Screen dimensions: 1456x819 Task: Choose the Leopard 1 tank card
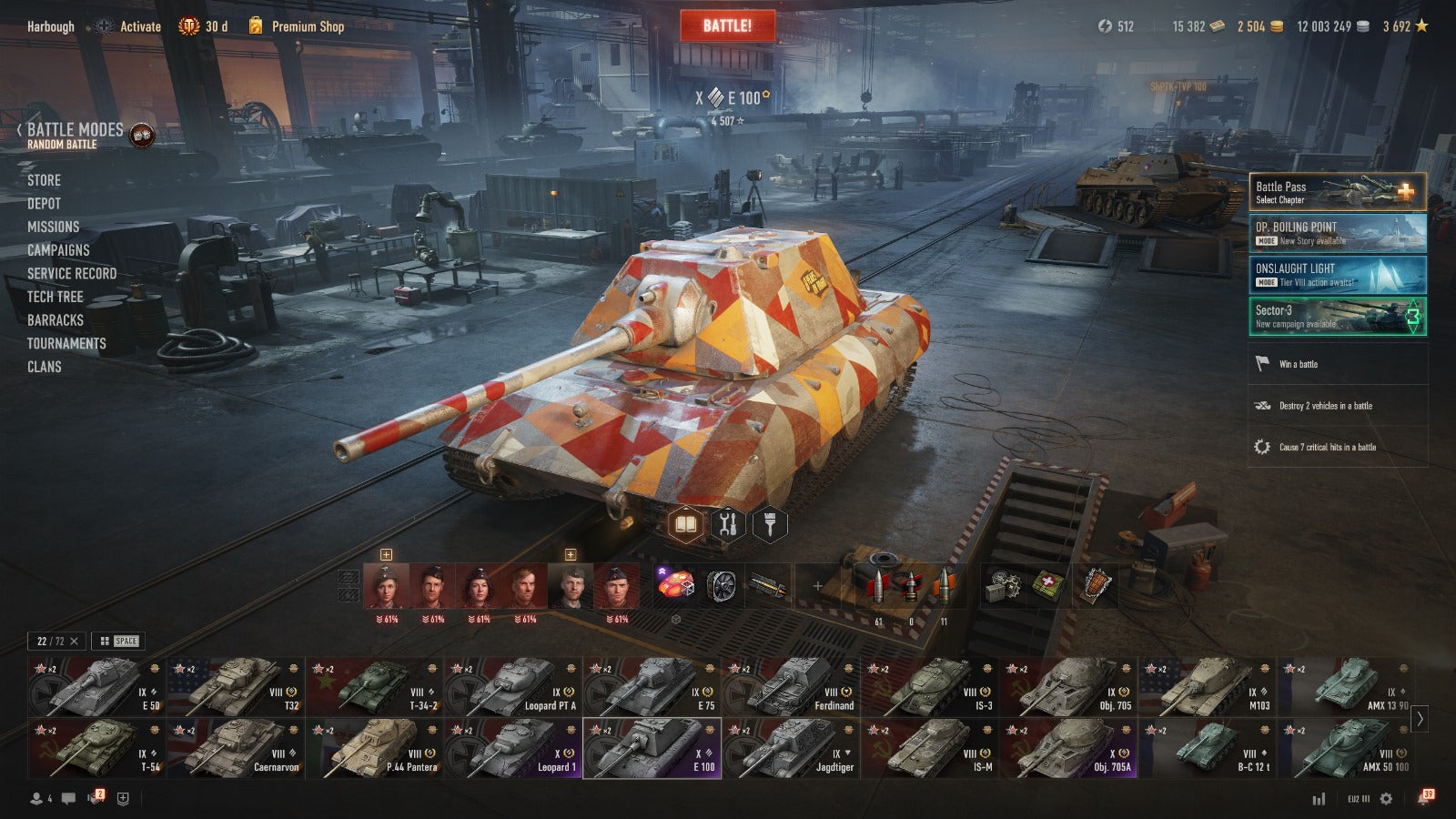point(512,749)
